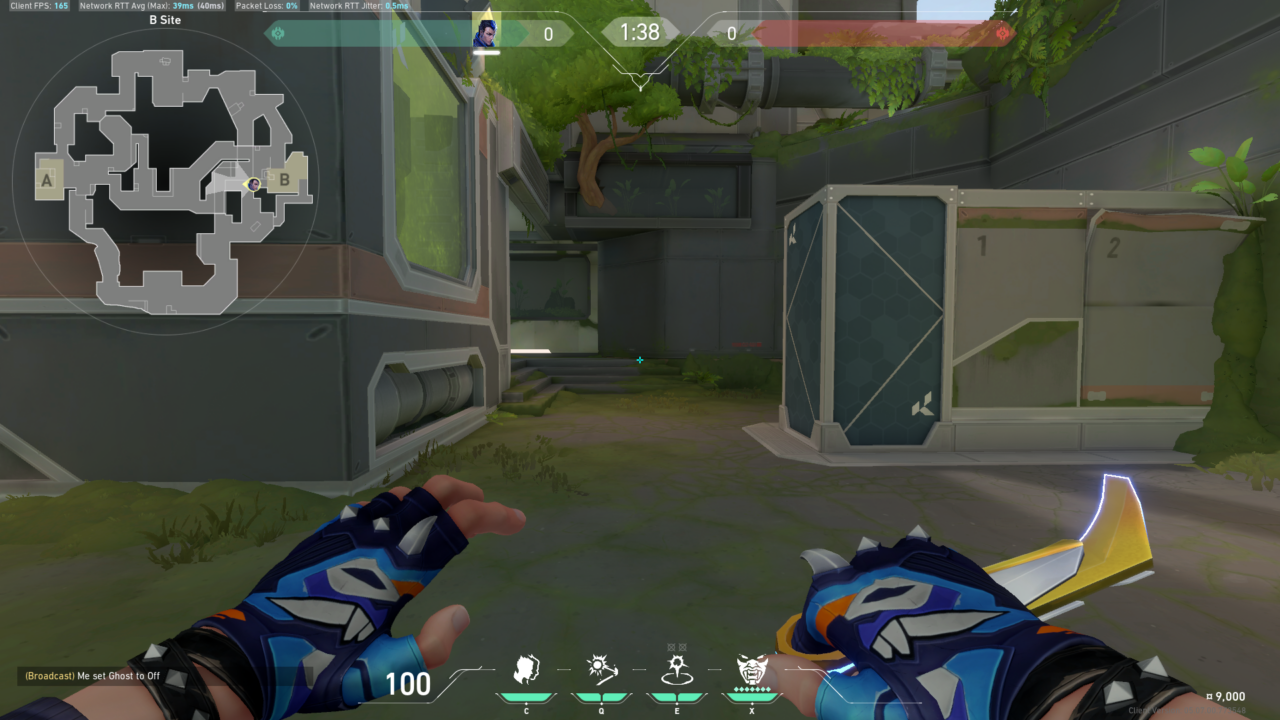Screen dimensions: 1280x720
Task: Click the B site marker on the minimap
Action: [x=285, y=182]
